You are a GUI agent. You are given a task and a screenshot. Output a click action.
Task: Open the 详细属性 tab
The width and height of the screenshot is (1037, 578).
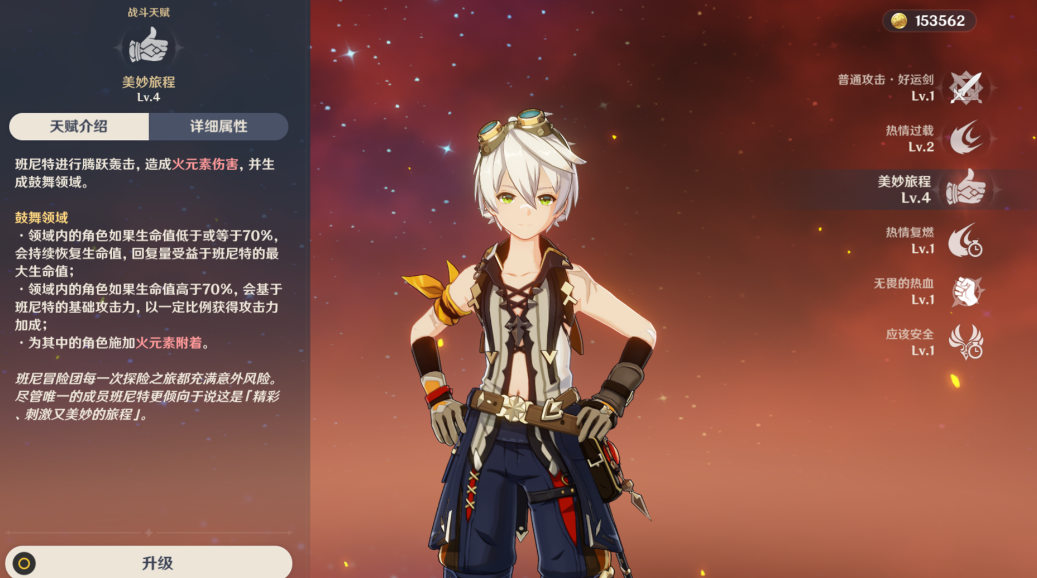219,127
